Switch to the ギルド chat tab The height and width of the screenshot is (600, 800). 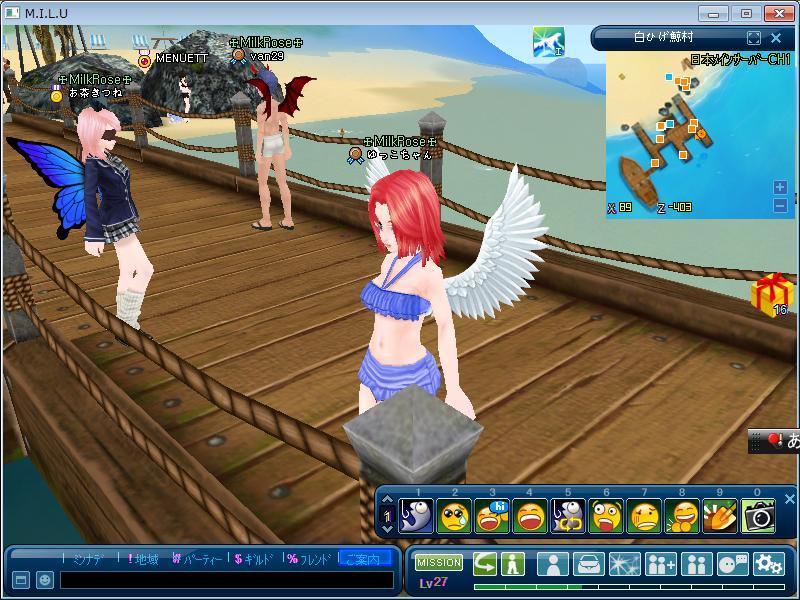click(254, 559)
